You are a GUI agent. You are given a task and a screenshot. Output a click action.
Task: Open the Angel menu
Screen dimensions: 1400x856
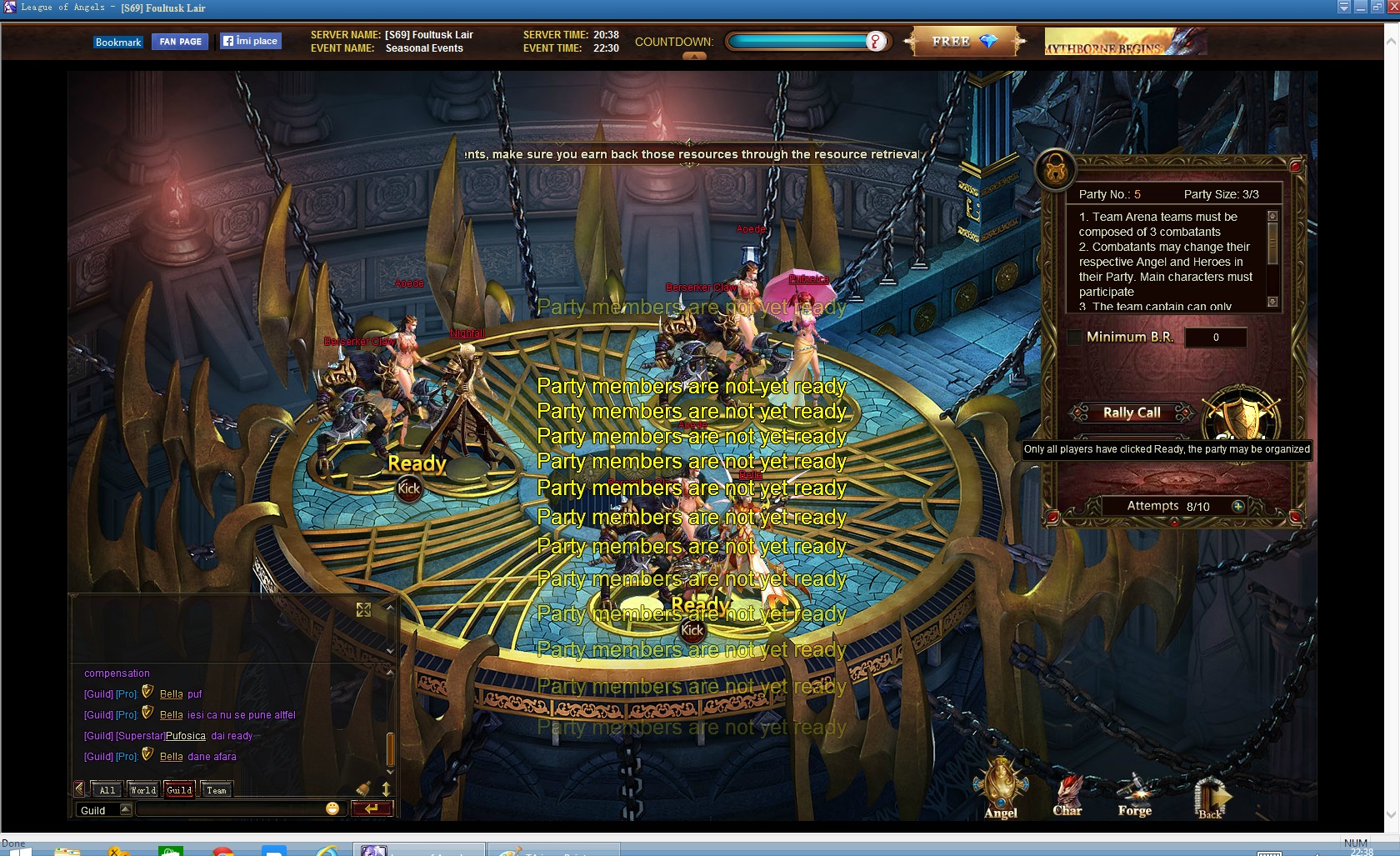pyautogui.click(x=1001, y=791)
